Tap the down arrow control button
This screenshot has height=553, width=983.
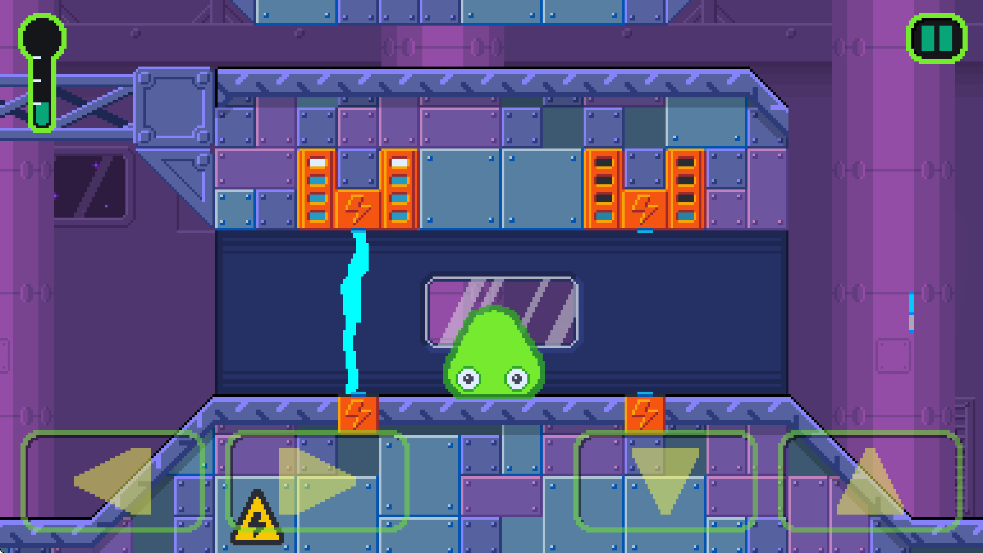665,481
